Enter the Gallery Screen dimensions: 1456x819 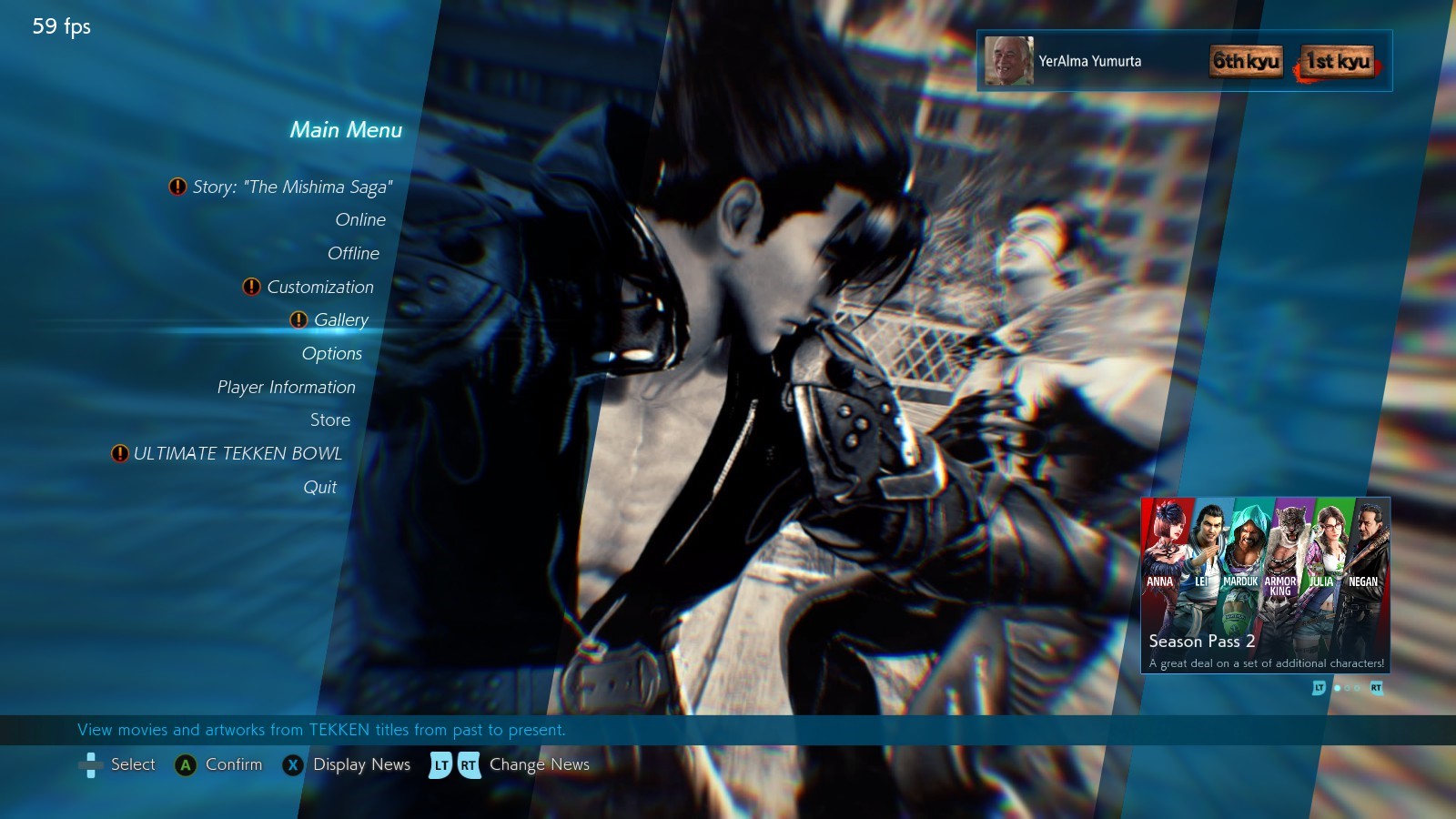coord(340,320)
